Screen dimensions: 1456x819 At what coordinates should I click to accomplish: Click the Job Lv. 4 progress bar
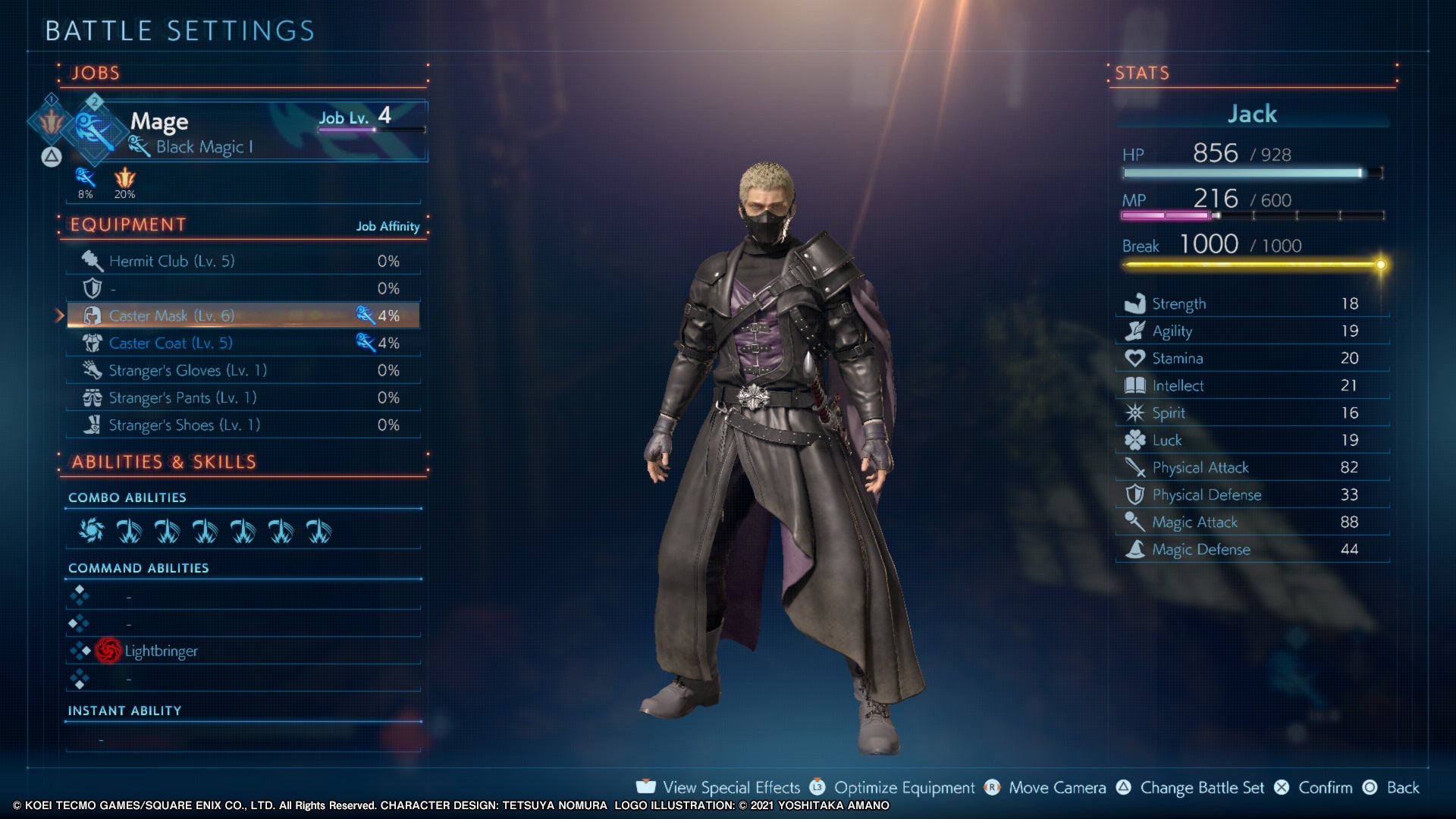[x=372, y=129]
